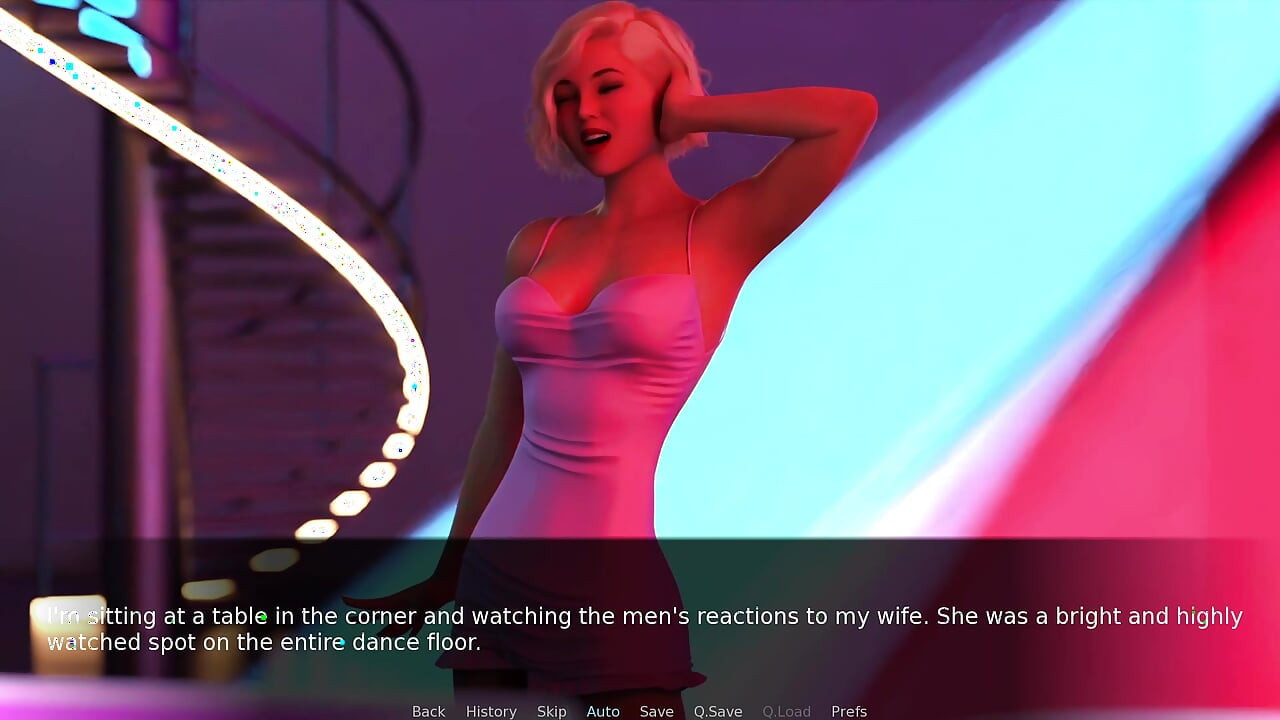This screenshot has height=720, width=1280.
Task: Toggle Skip to fast-forward the story
Action: (x=551, y=711)
